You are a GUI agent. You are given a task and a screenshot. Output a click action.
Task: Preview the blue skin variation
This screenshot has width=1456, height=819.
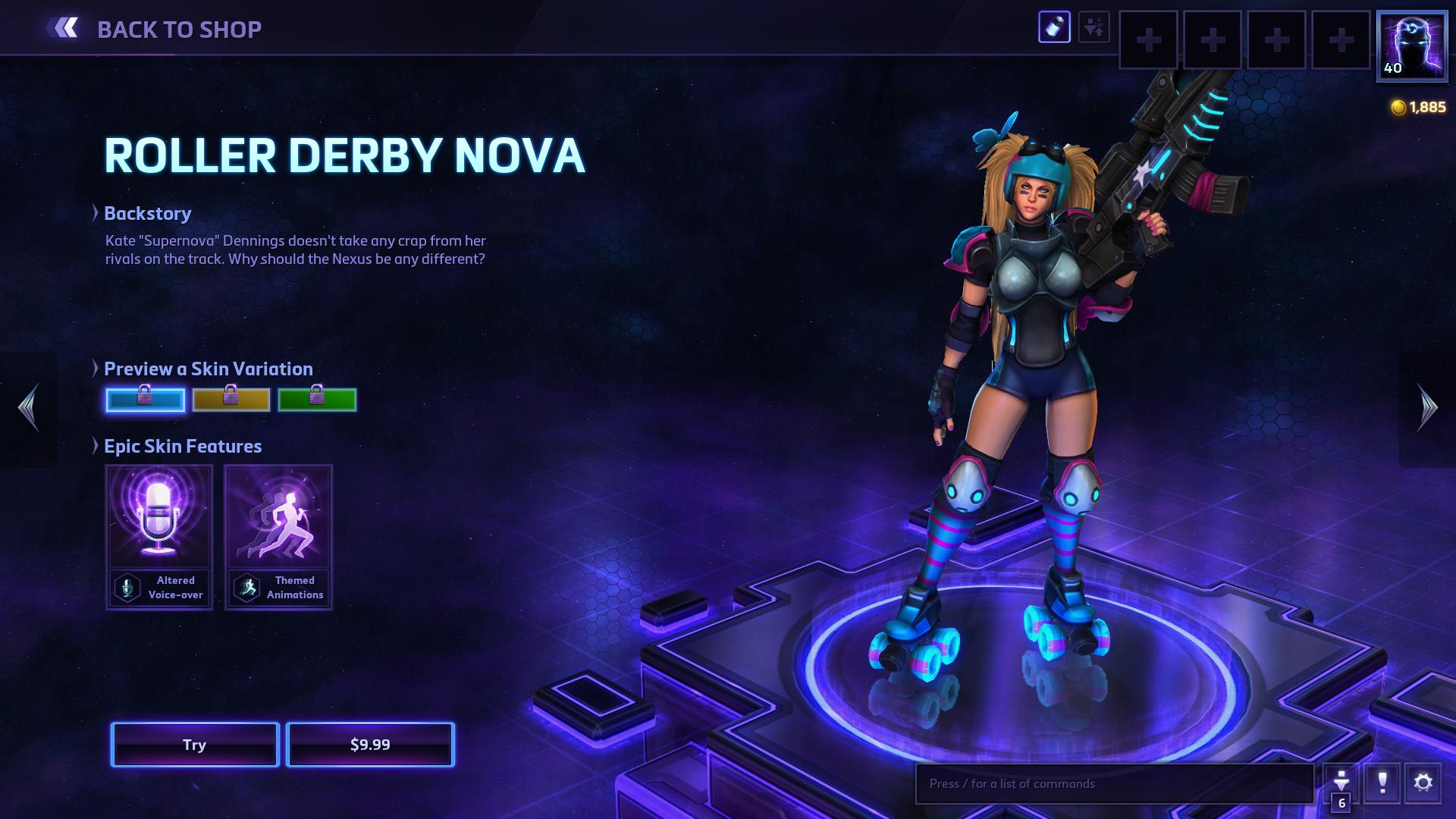[145, 400]
